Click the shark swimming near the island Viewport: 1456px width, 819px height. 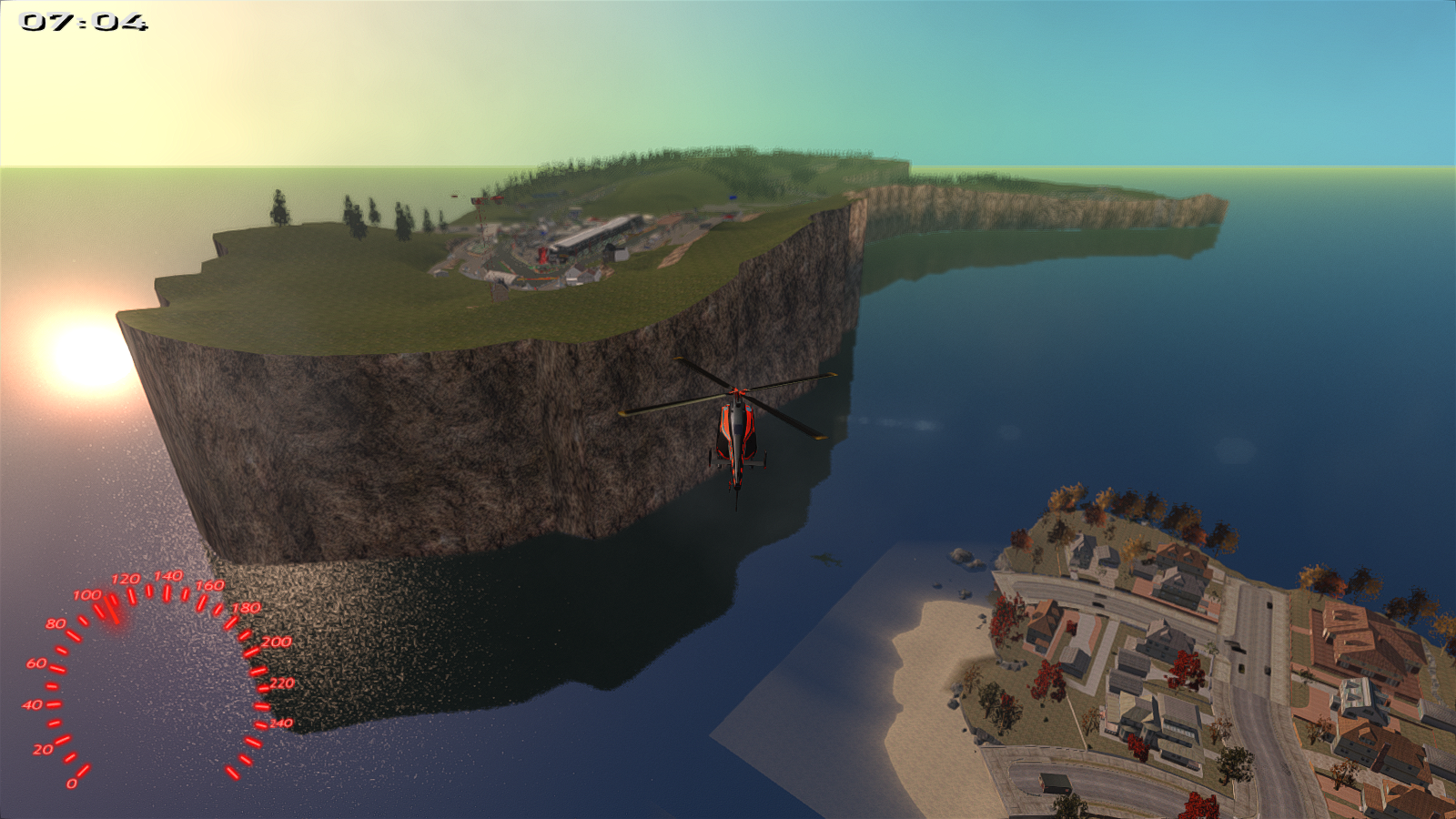click(x=826, y=559)
